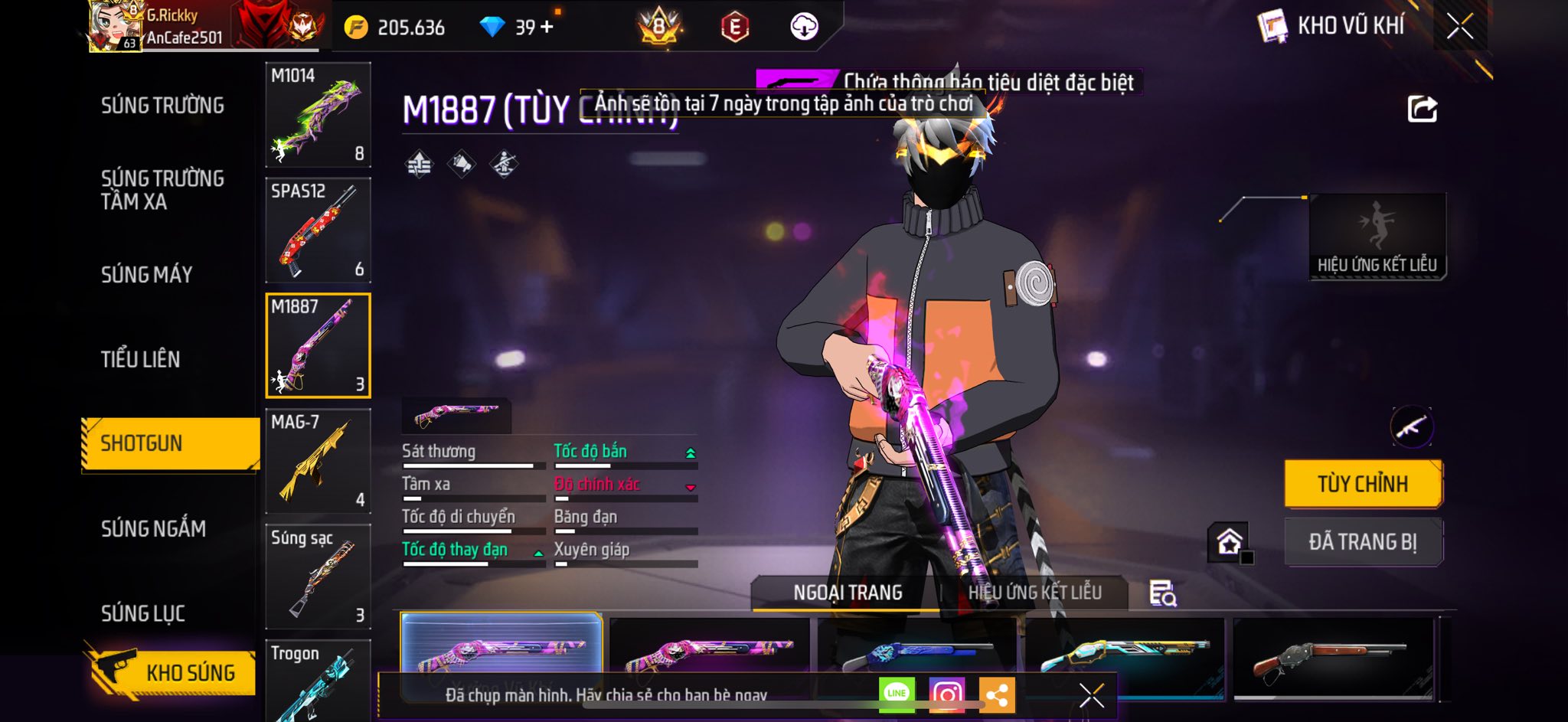Image resolution: width=1568 pixels, height=722 pixels.
Task: Click the Tùy Chỉnh customize button
Action: pos(1363,484)
